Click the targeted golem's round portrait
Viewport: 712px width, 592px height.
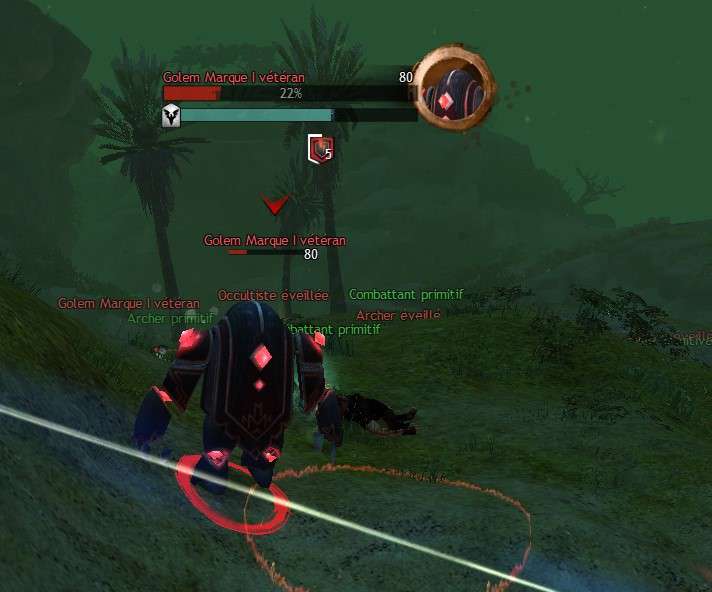[453, 90]
